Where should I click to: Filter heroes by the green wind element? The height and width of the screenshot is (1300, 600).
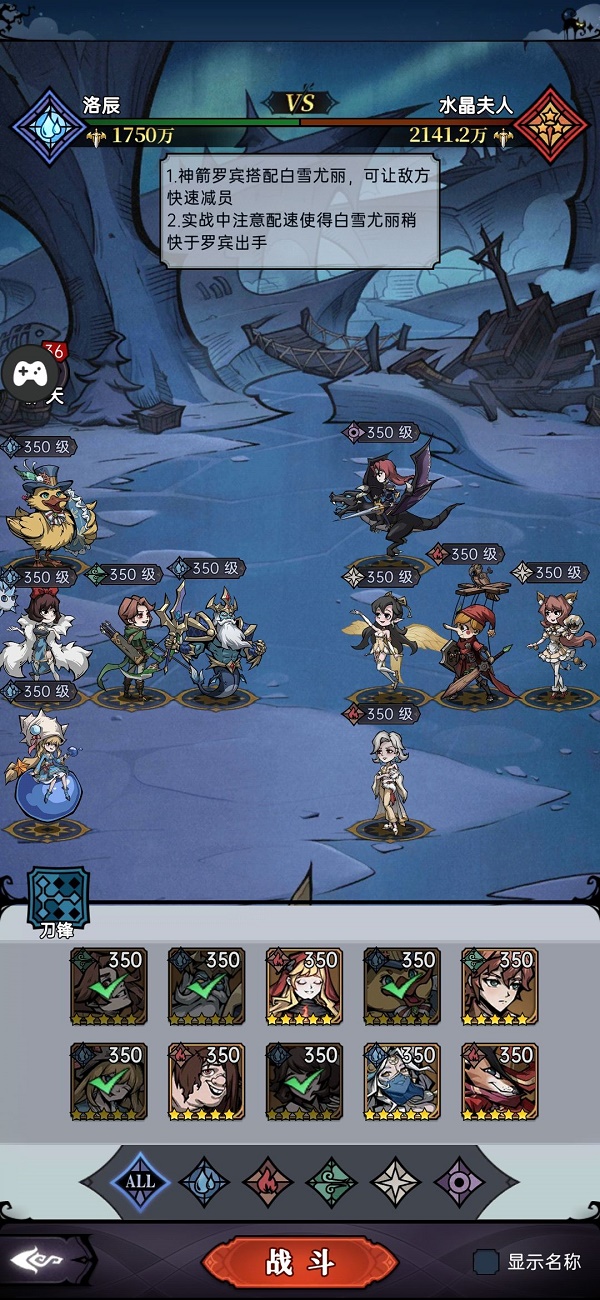point(332,1181)
